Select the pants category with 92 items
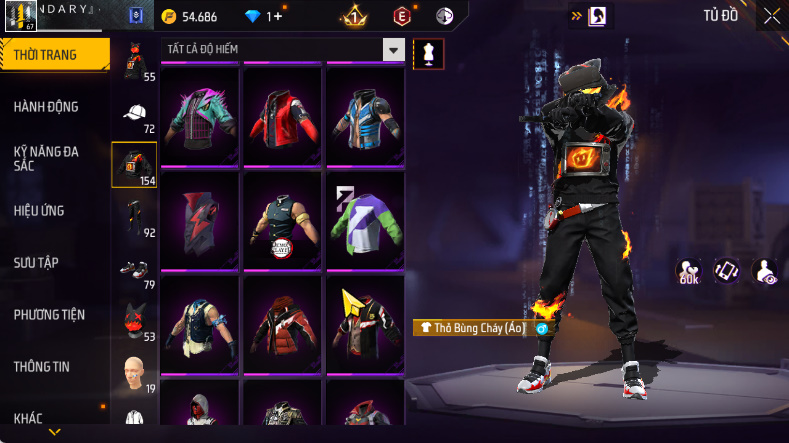The height and width of the screenshot is (443, 789). tap(135, 217)
